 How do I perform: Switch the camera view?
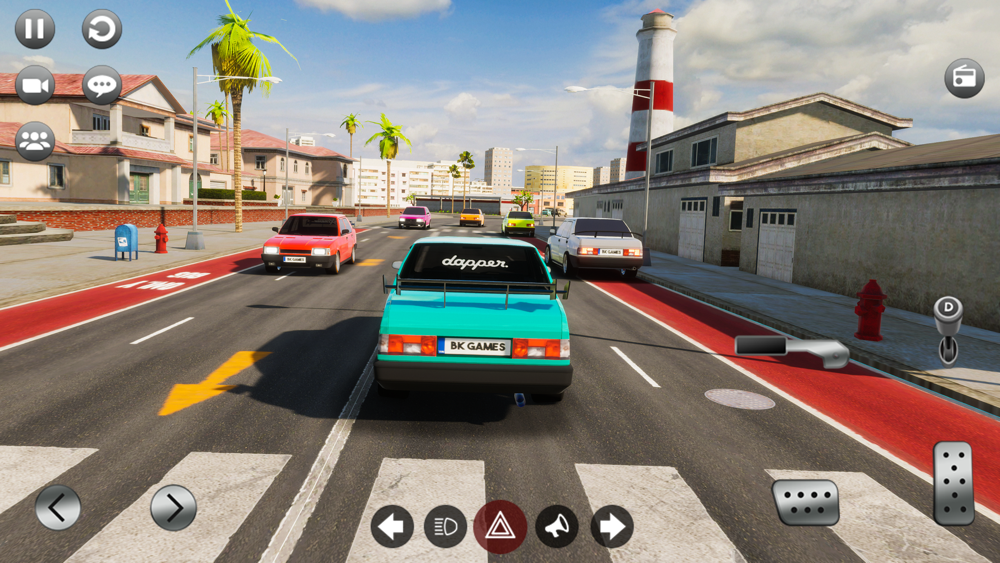pyautogui.click(x=35, y=85)
